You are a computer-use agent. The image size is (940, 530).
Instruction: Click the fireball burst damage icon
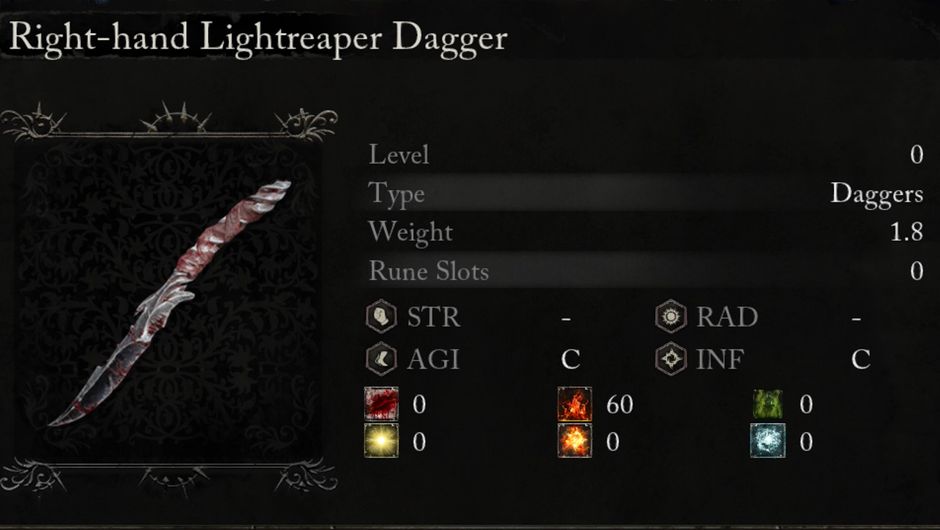[575, 441]
